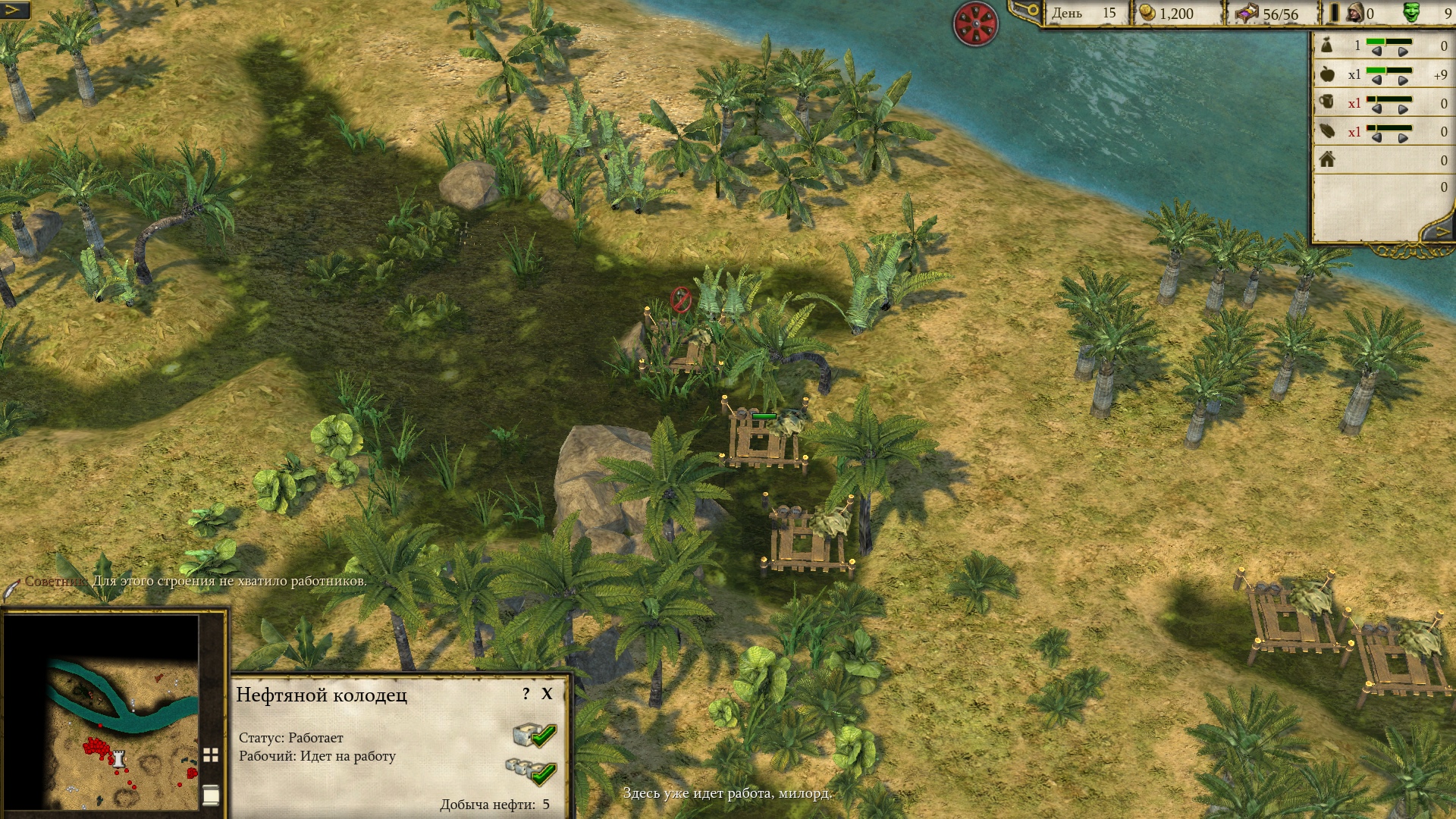This screenshot has height=819, width=1456.
Task: Decrease the tax rate with left arrow
Action: [1376, 52]
